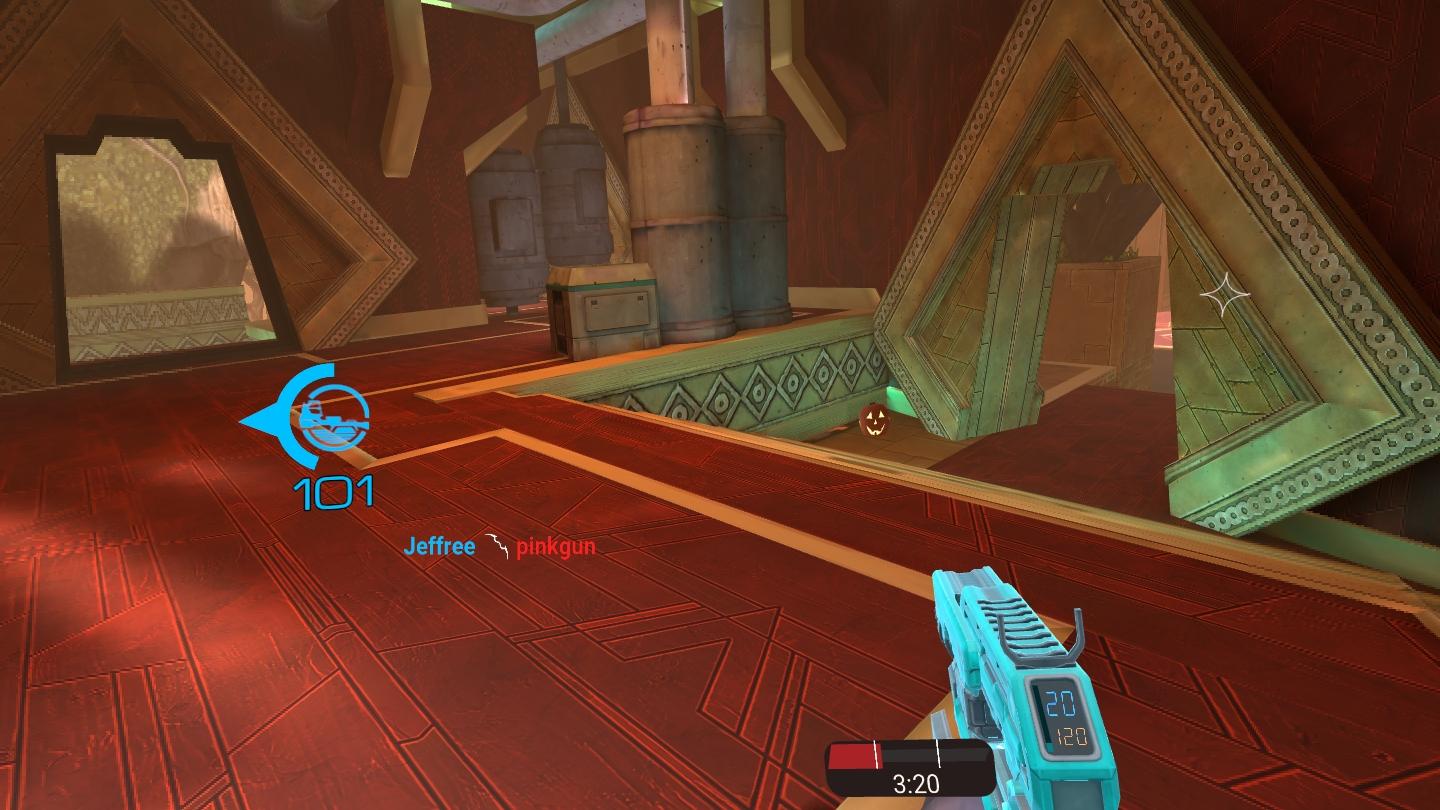Select the Jeffree pinkgun kill feed entry
Viewport: 1440px width, 810px height.
click(x=499, y=547)
